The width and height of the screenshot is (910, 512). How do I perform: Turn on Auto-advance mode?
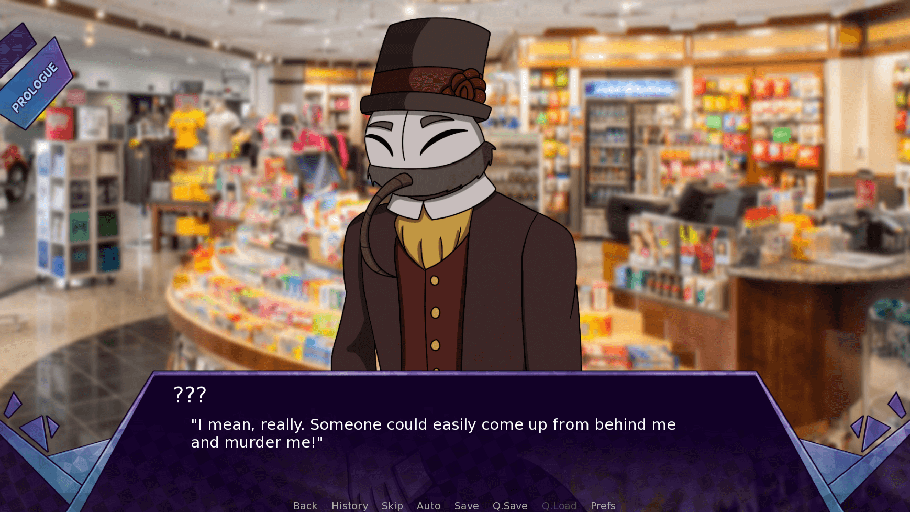[x=428, y=505]
